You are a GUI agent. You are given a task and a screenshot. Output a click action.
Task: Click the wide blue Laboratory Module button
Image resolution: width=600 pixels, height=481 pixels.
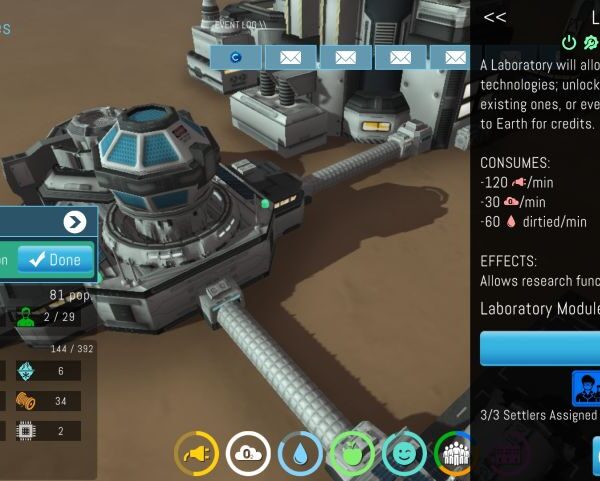tap(540, 349)
